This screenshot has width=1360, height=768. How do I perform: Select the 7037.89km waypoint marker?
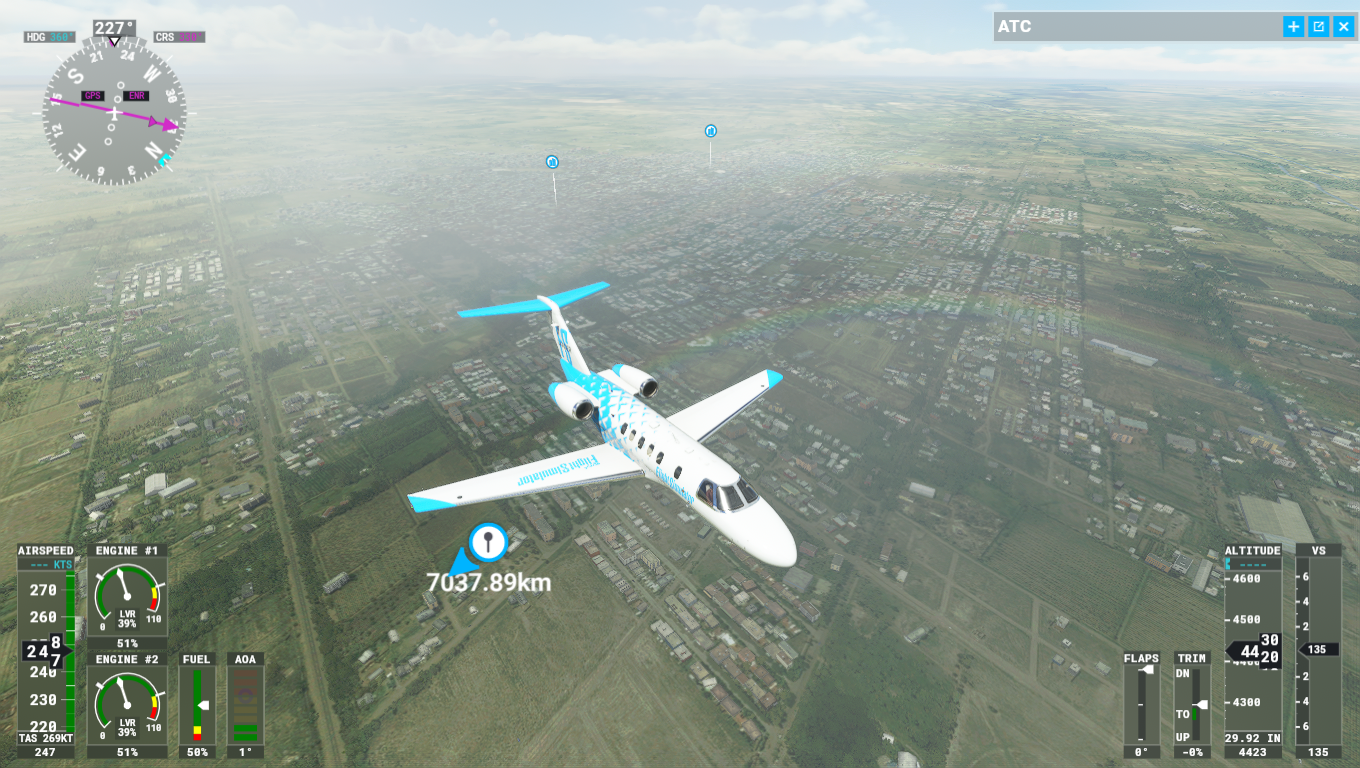pyautogui.click(x=488, y=542)
